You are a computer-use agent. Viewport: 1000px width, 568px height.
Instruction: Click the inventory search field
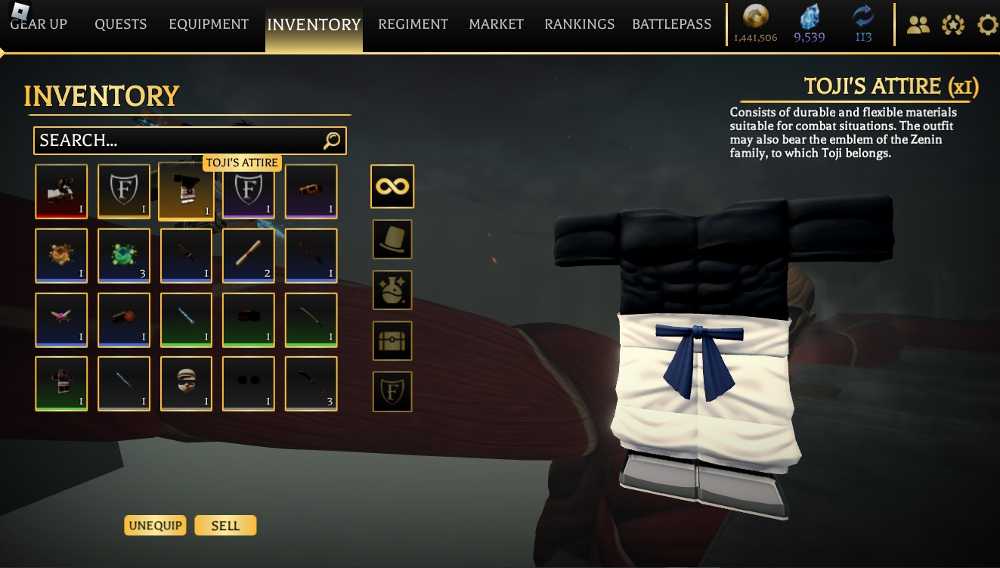point(180,141)
